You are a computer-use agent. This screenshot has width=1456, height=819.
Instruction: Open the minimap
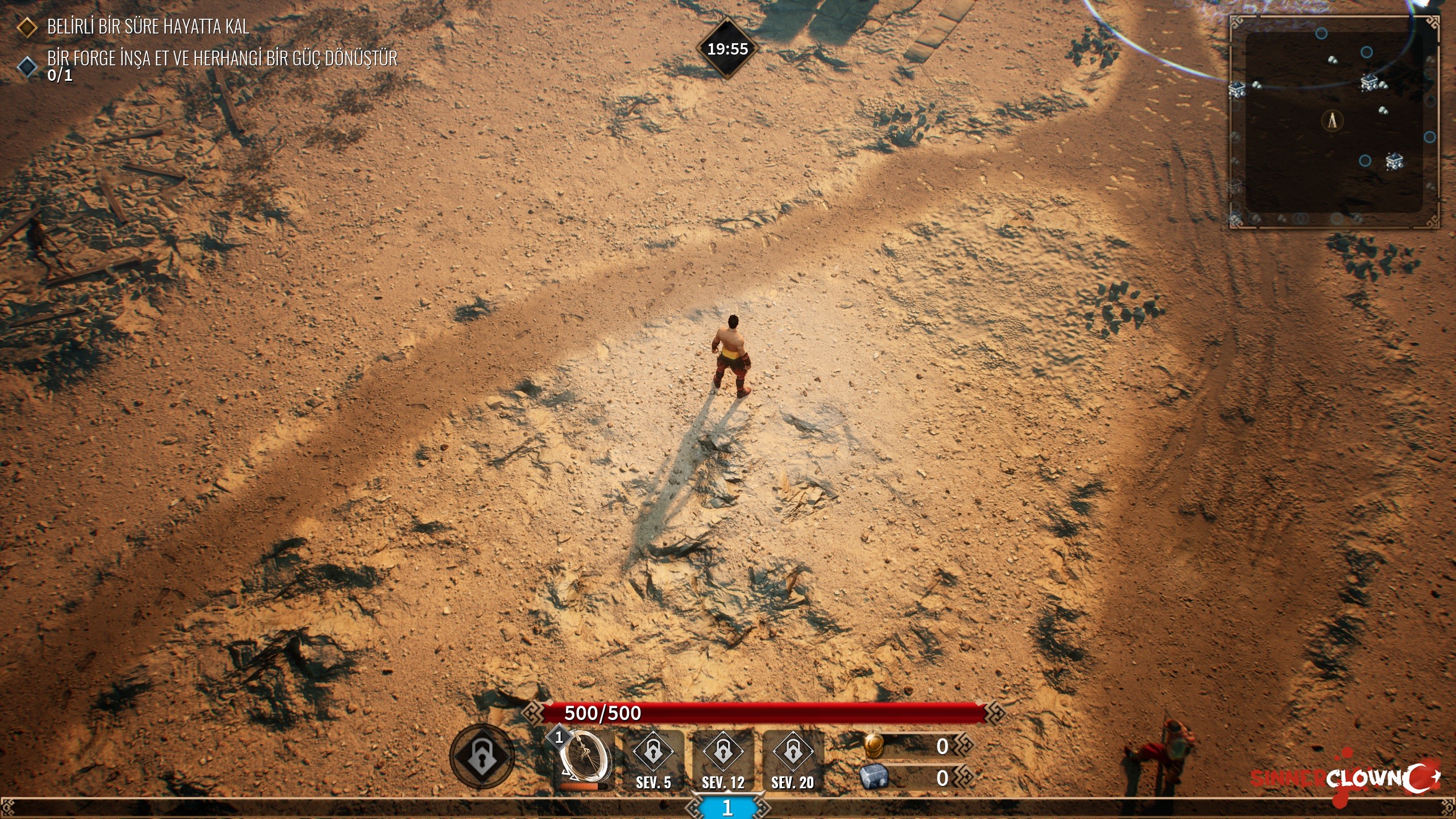1334,122
